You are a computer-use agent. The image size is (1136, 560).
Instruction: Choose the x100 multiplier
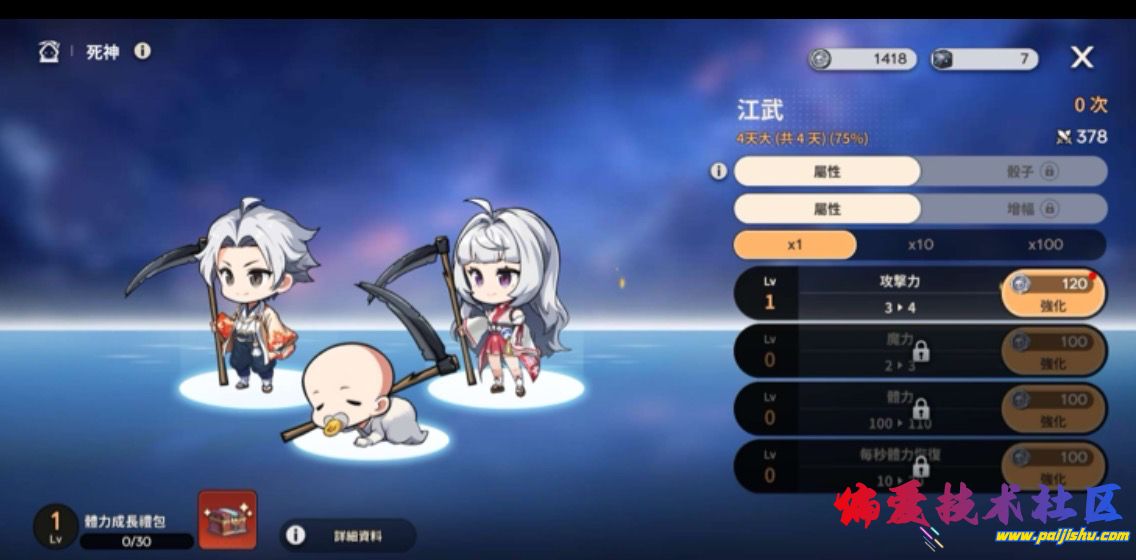coord(1044,245)
